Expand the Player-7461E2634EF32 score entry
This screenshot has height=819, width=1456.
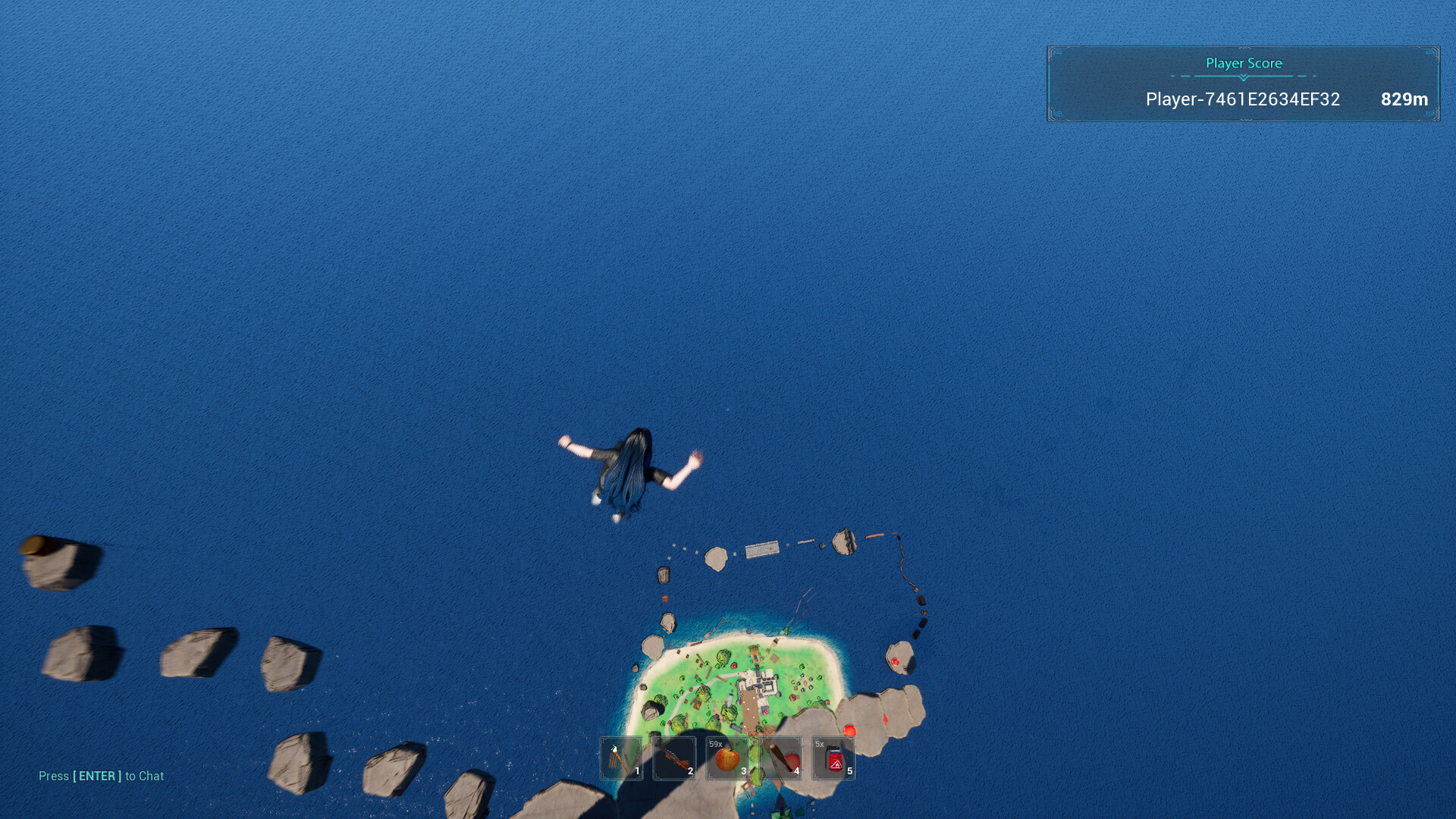(x=1242, y=99)
